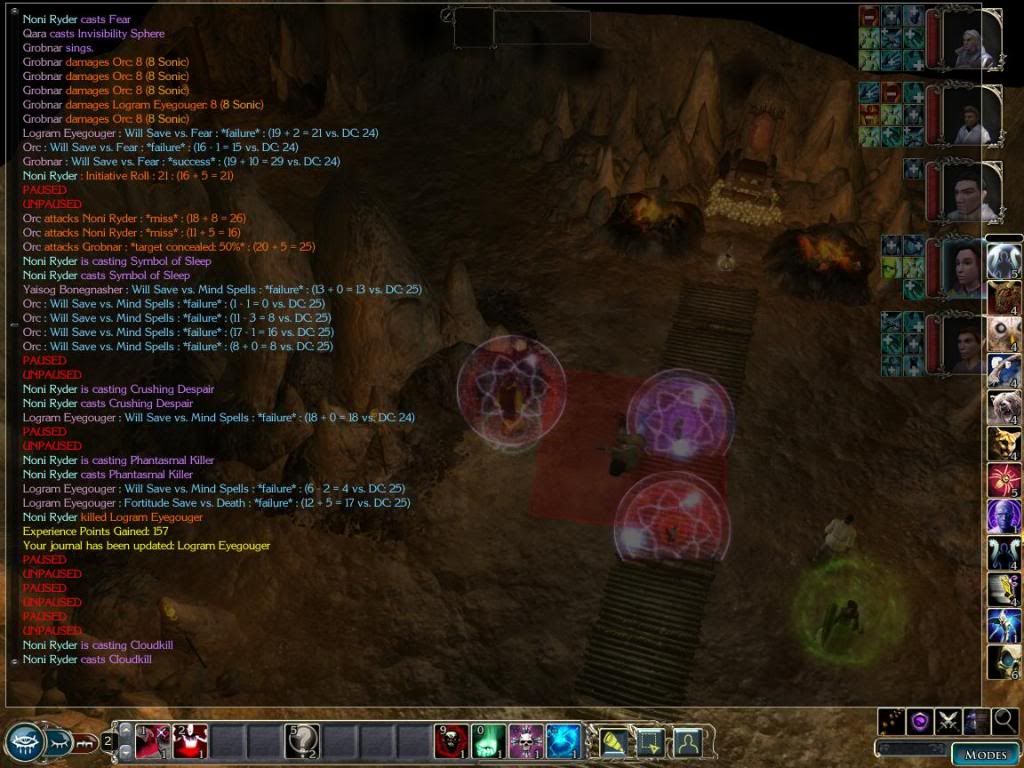Open the magnifying glass button
The height and width of the screenshot is (768, 1024).
coord(1005,720)
